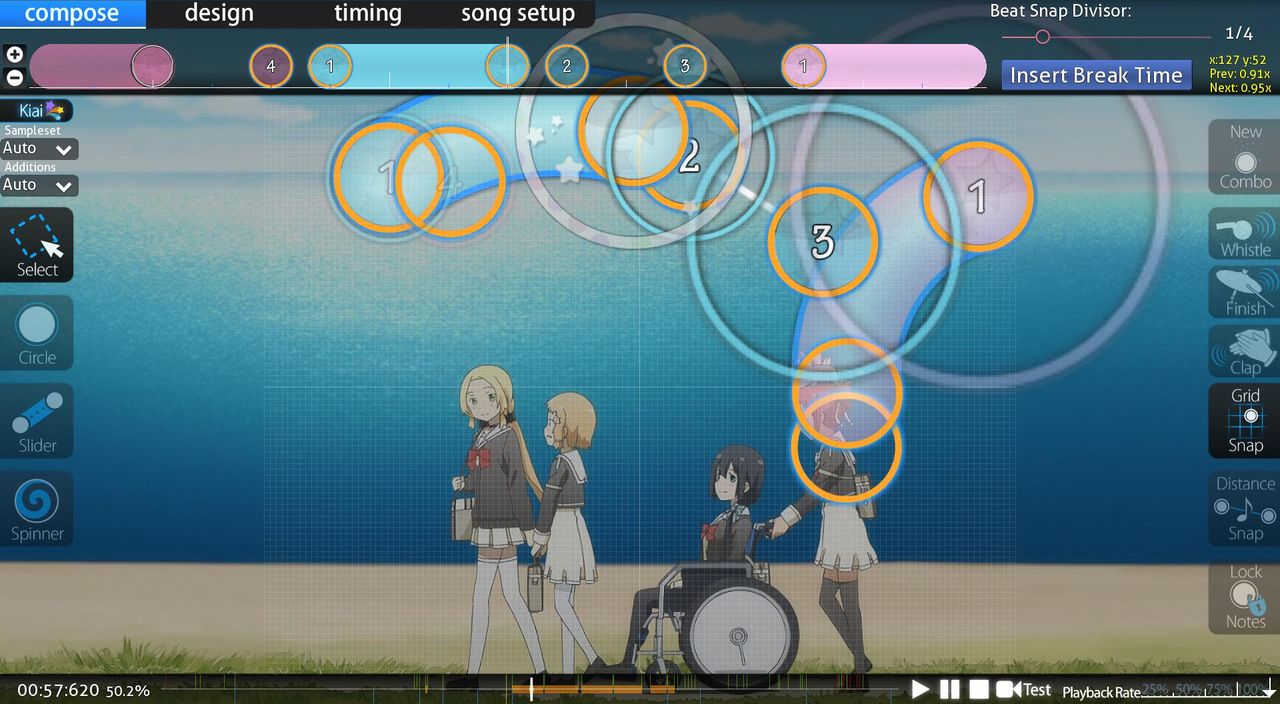Enable the Finish hitsound
The width and height of the screenshot is (1280, 704).
click(x=1245, y=293)
